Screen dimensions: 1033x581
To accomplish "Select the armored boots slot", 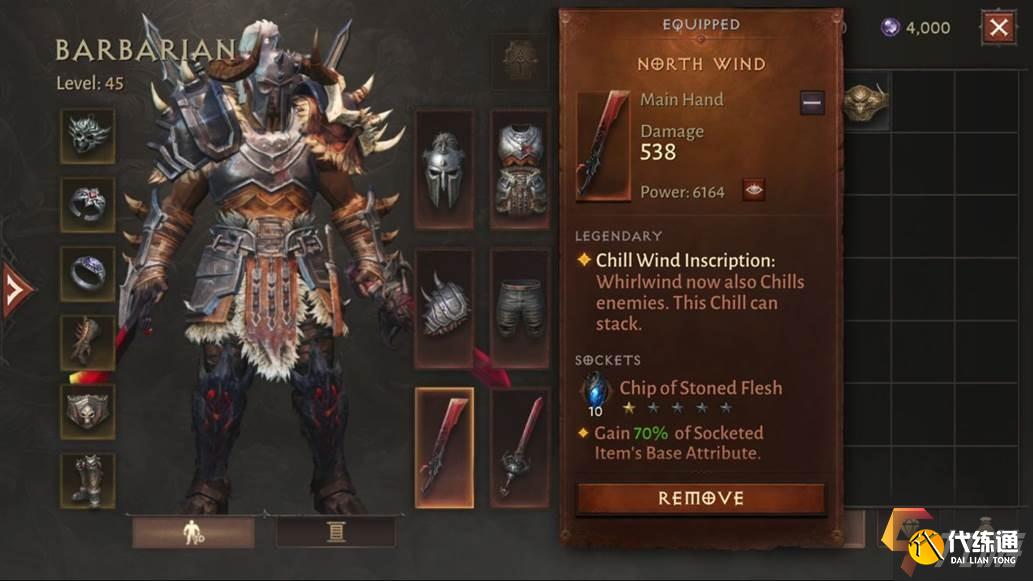I will click(88, 480).
